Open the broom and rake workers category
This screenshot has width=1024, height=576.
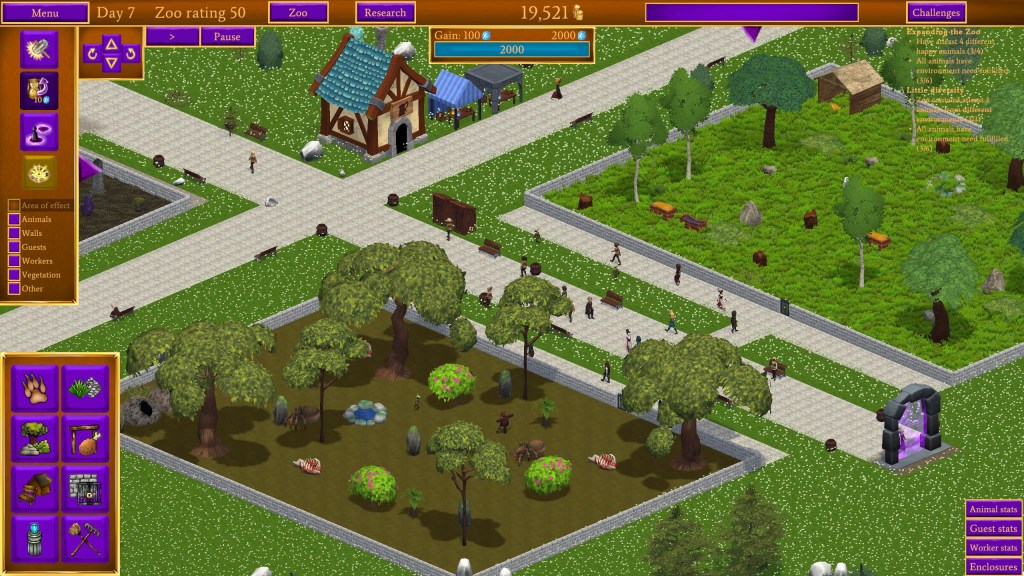pyautogui.click(x=86, y=538)
